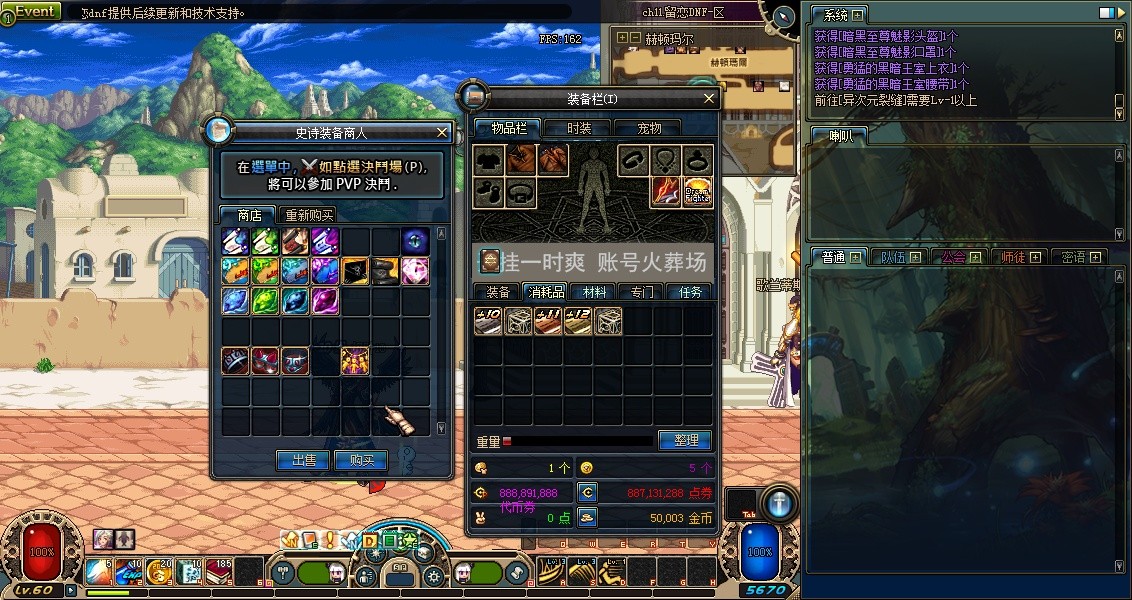Screen dimensions: 1132x600
Task: Switch to the 装备 equipment category tab
Action: click(x=498, y=292)
